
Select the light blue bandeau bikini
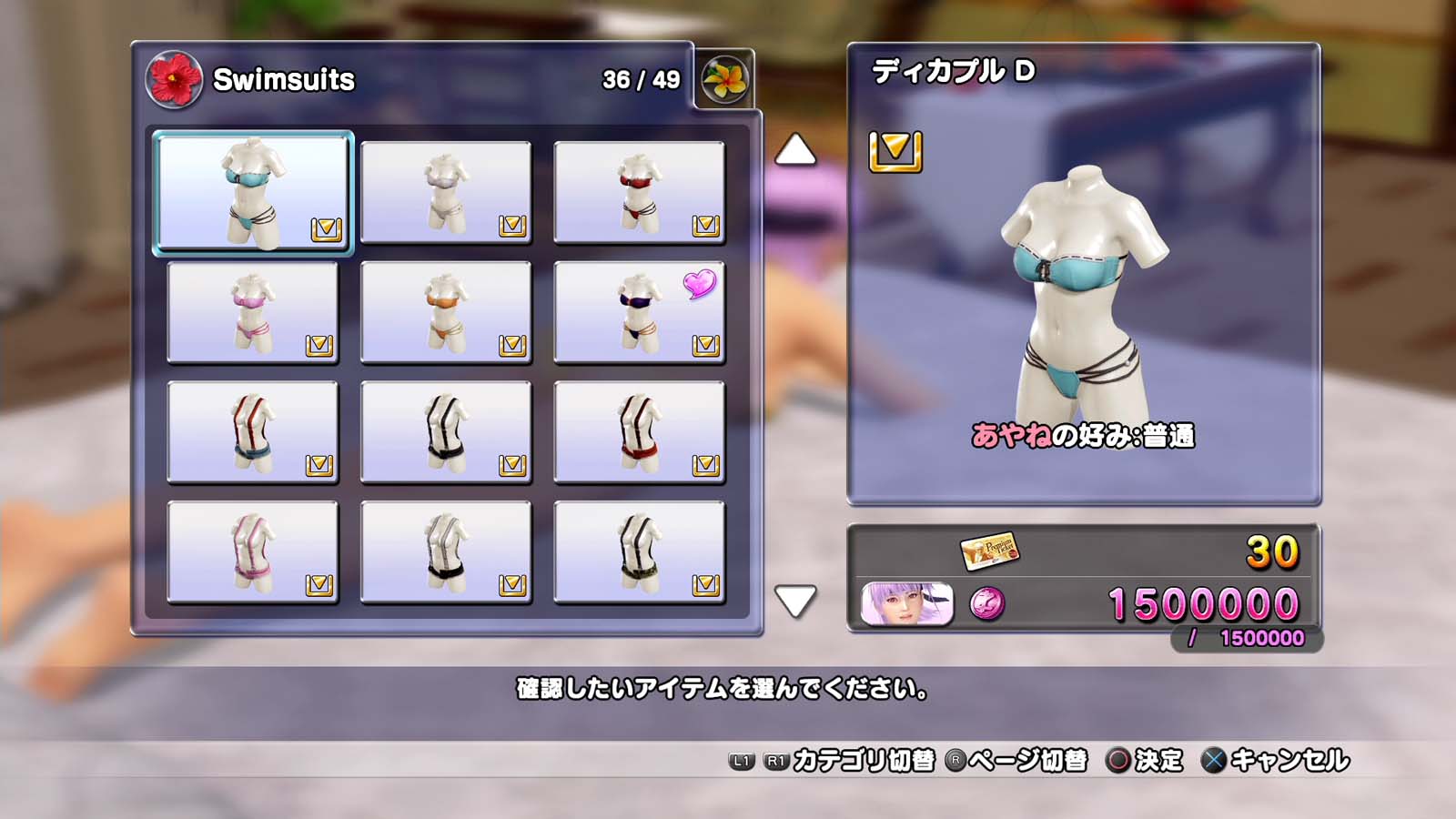click(253, 192)
